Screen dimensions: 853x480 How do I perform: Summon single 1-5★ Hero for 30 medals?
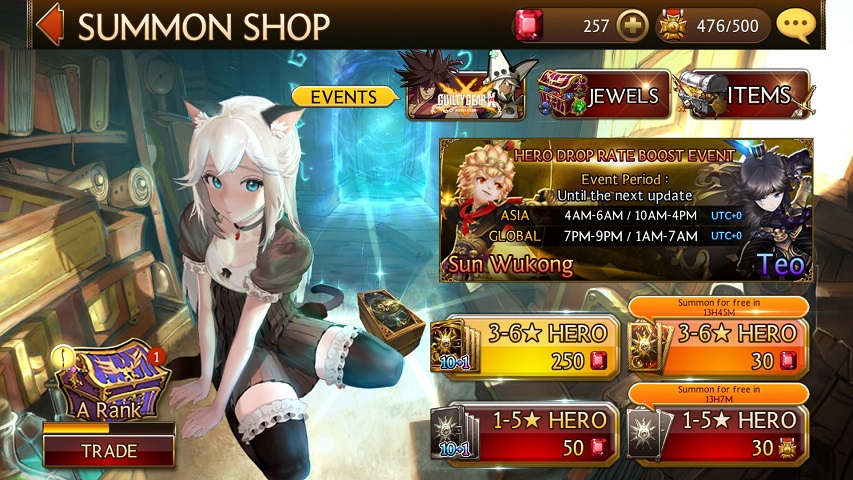pos(718,433)
